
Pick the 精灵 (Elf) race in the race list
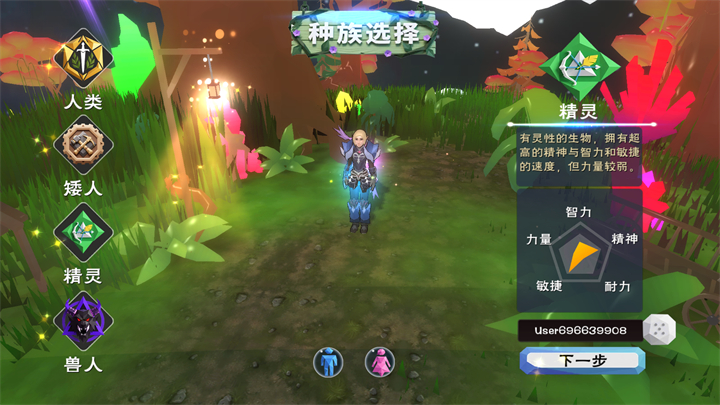(84, 232)
